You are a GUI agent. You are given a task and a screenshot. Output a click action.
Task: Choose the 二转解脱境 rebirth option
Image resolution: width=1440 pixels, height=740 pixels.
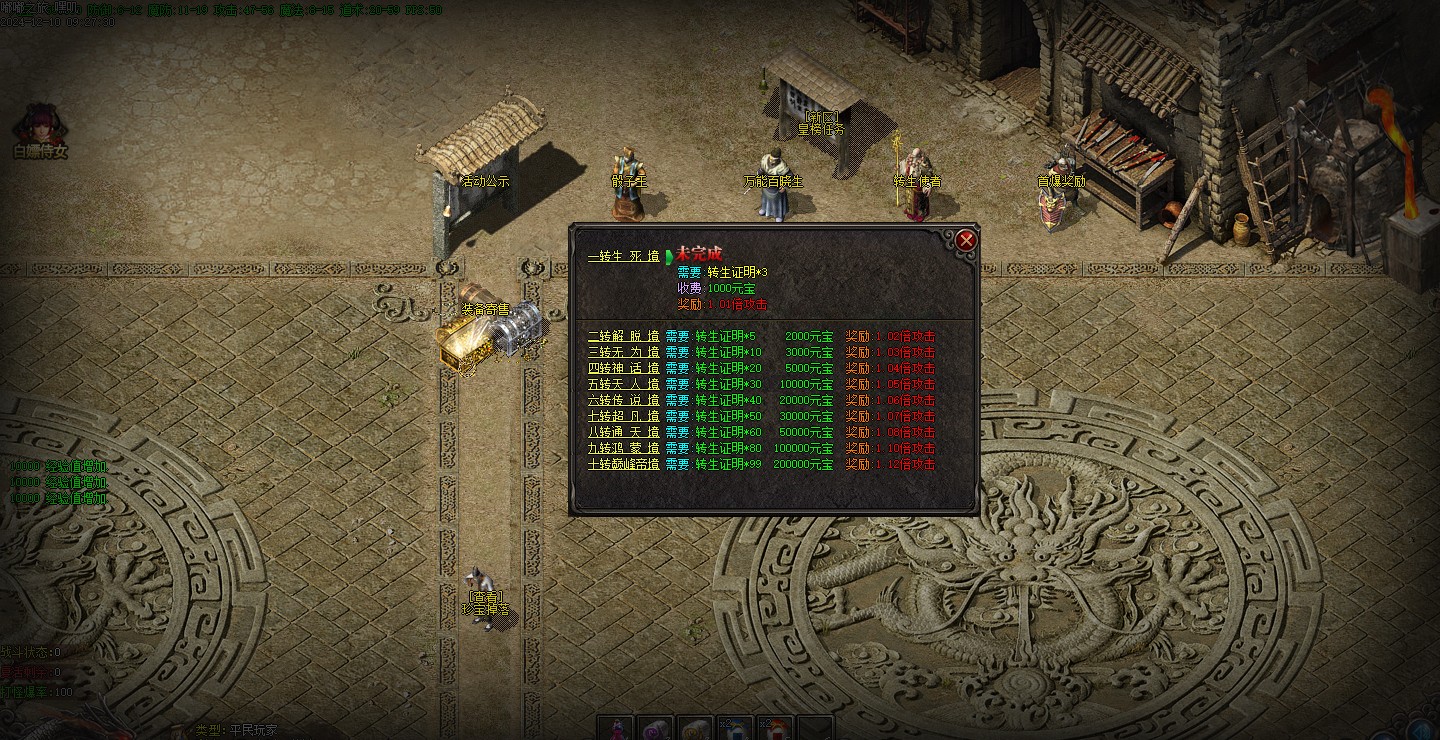623,336
